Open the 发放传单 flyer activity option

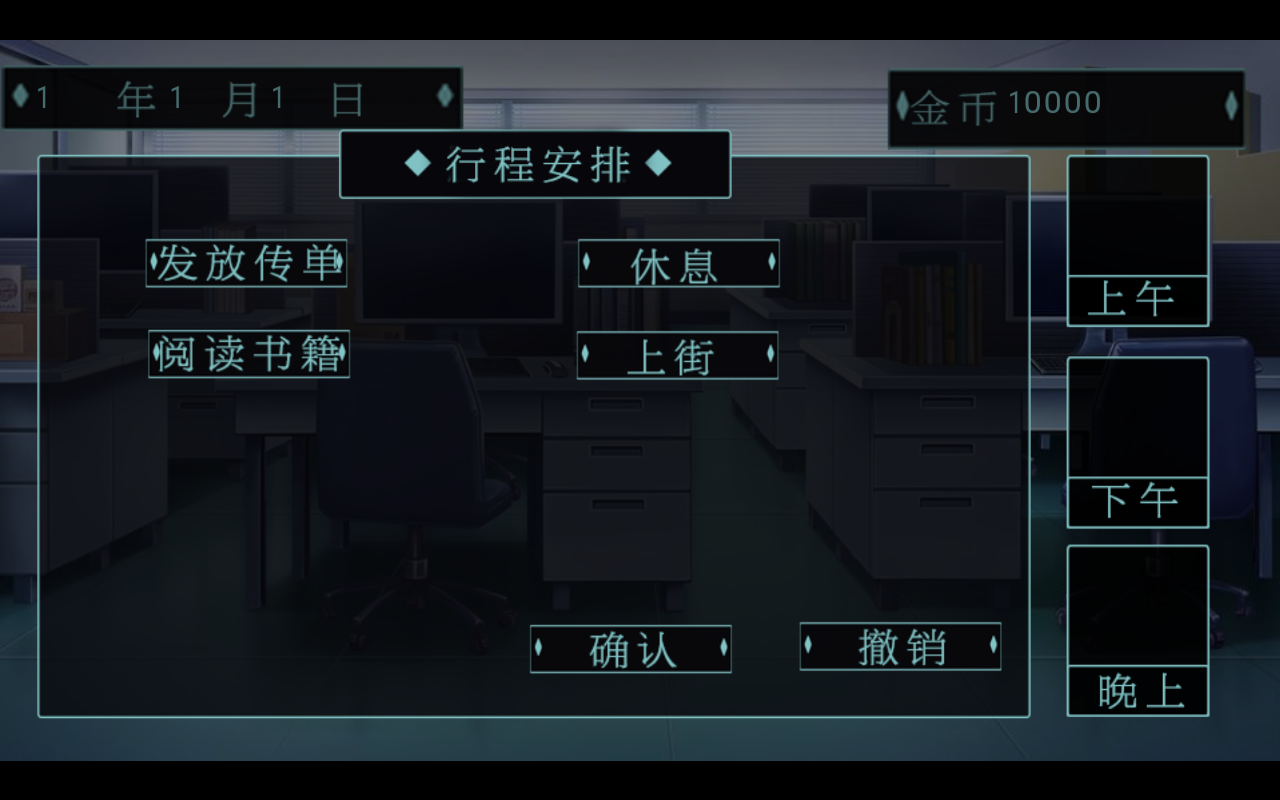tap(247, 264)
